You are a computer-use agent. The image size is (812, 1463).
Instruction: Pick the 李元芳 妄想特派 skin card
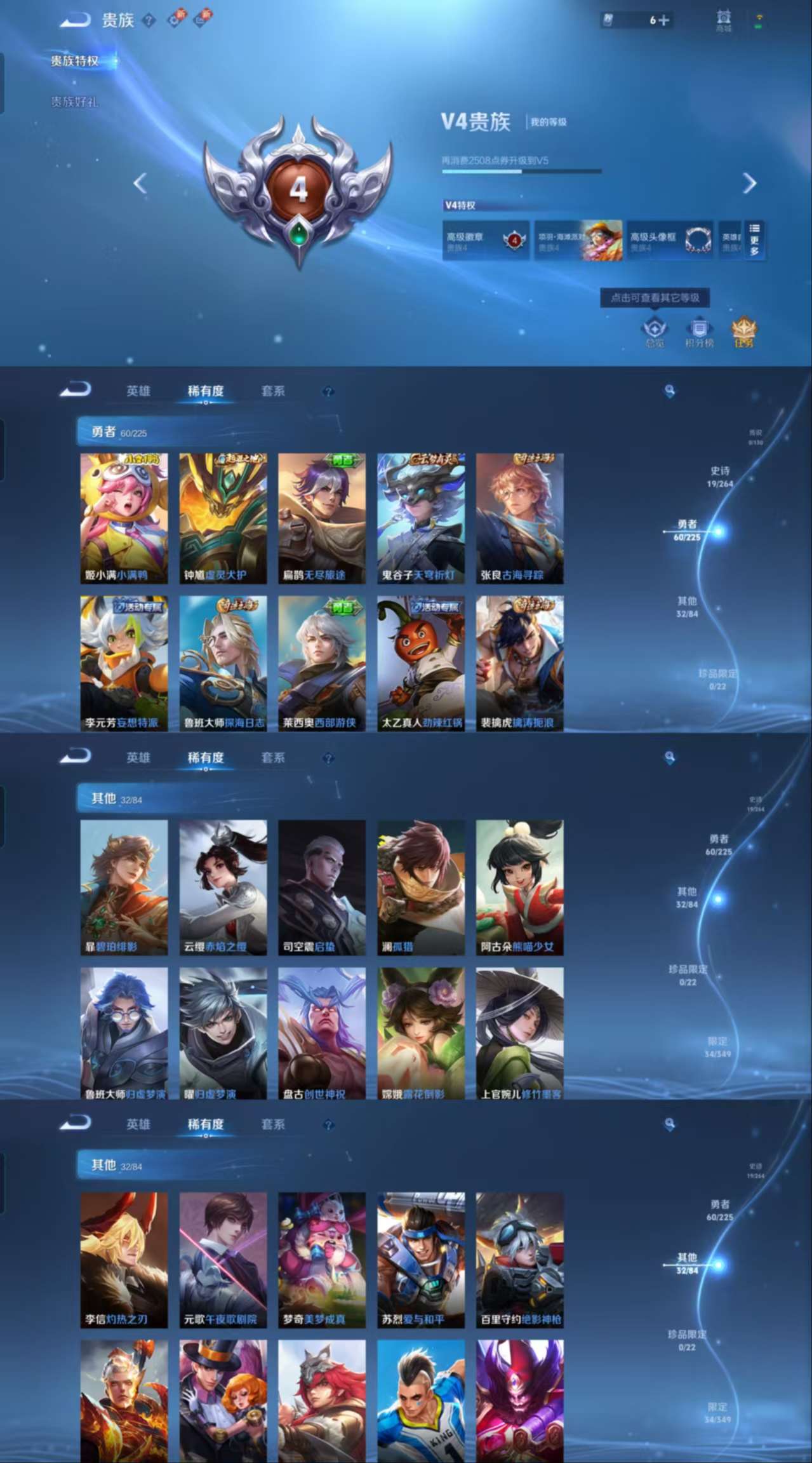pos(124,663)
